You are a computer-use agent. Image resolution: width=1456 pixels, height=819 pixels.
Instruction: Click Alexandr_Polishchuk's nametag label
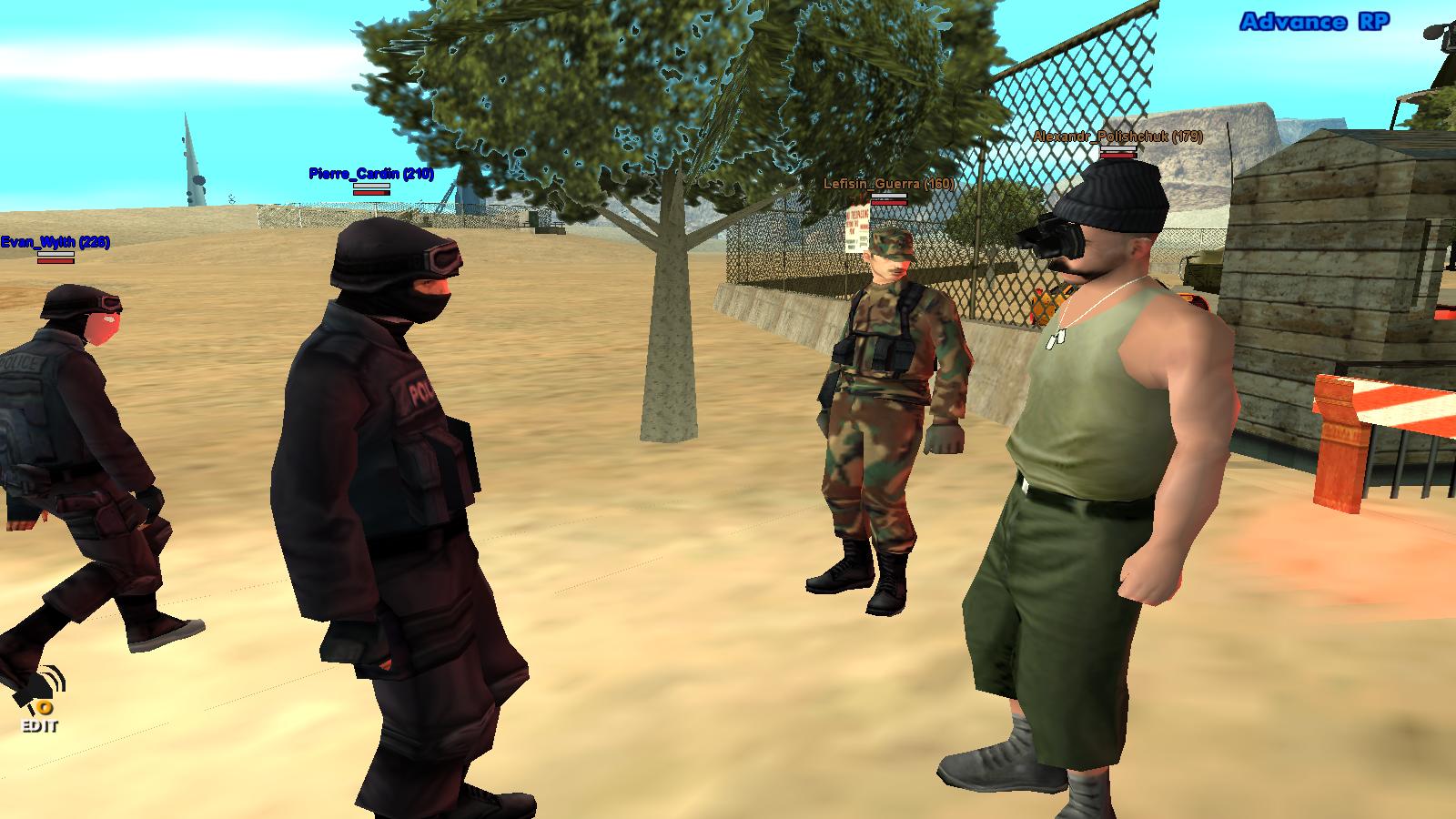coord(1115,136)
